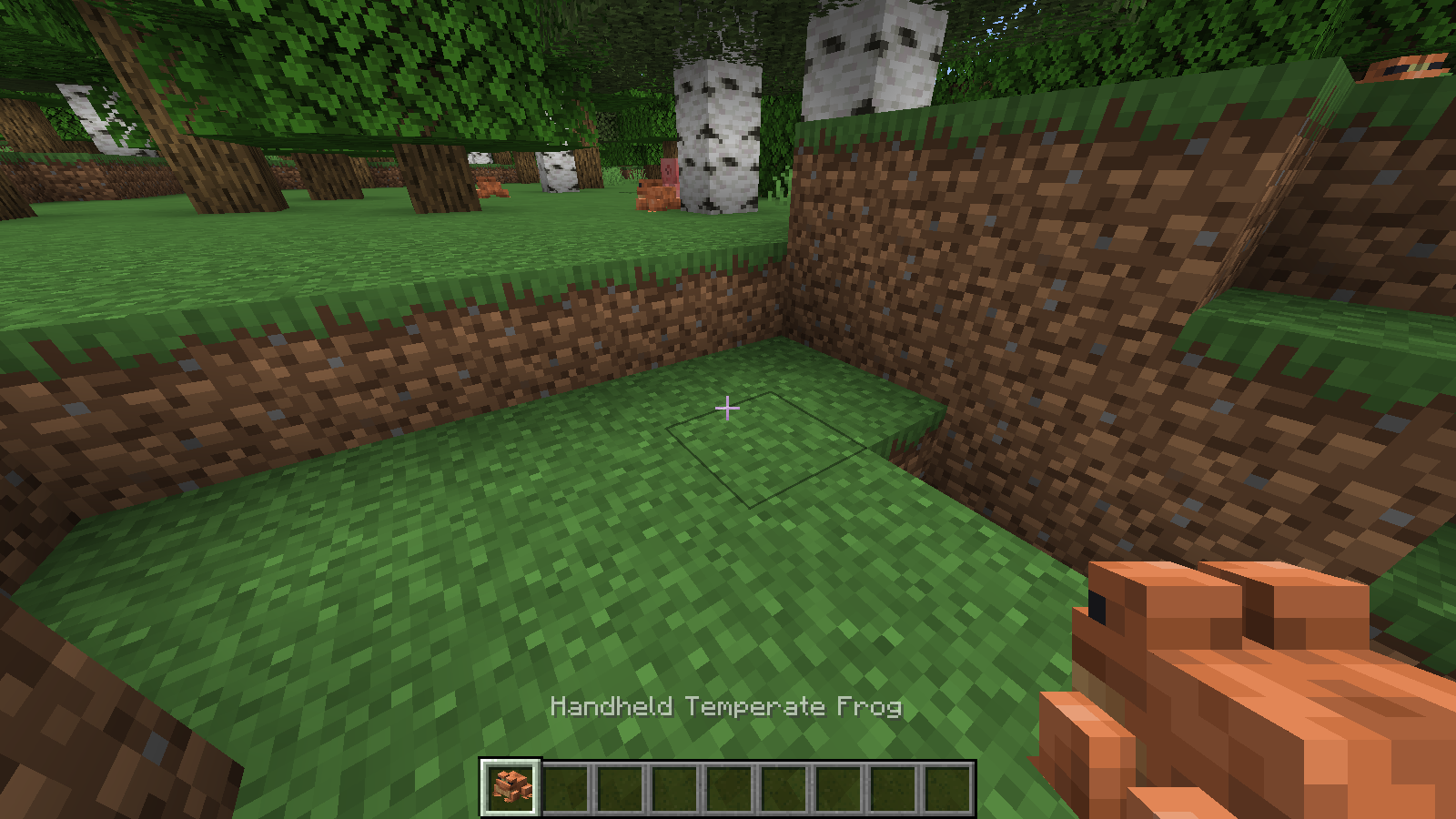This screenshot has height=819, width=1456.
Task: Select the Handheld Temperate Frog hotbar slot
Action: [x=511, y=787]
